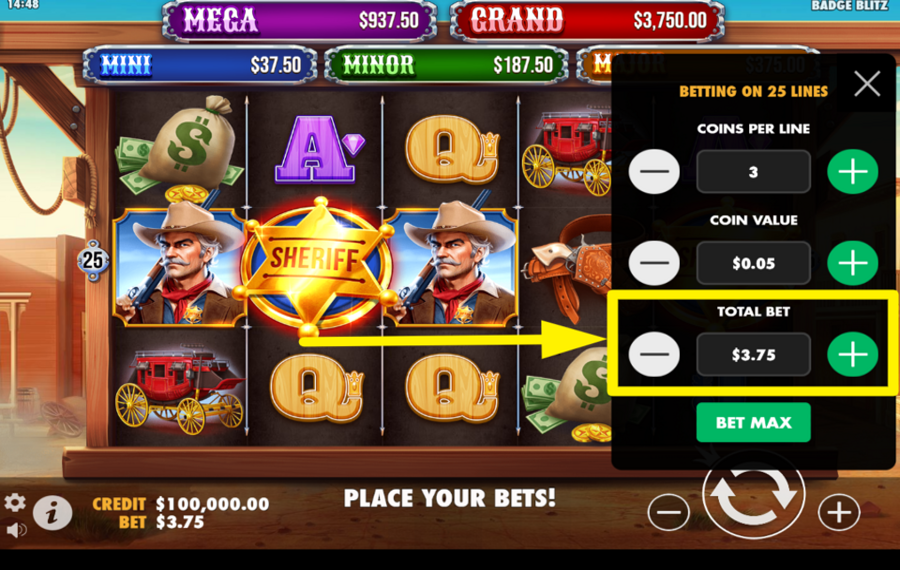Click the plus button beside the spin button
900x570 pixels.
pos(838,513)
